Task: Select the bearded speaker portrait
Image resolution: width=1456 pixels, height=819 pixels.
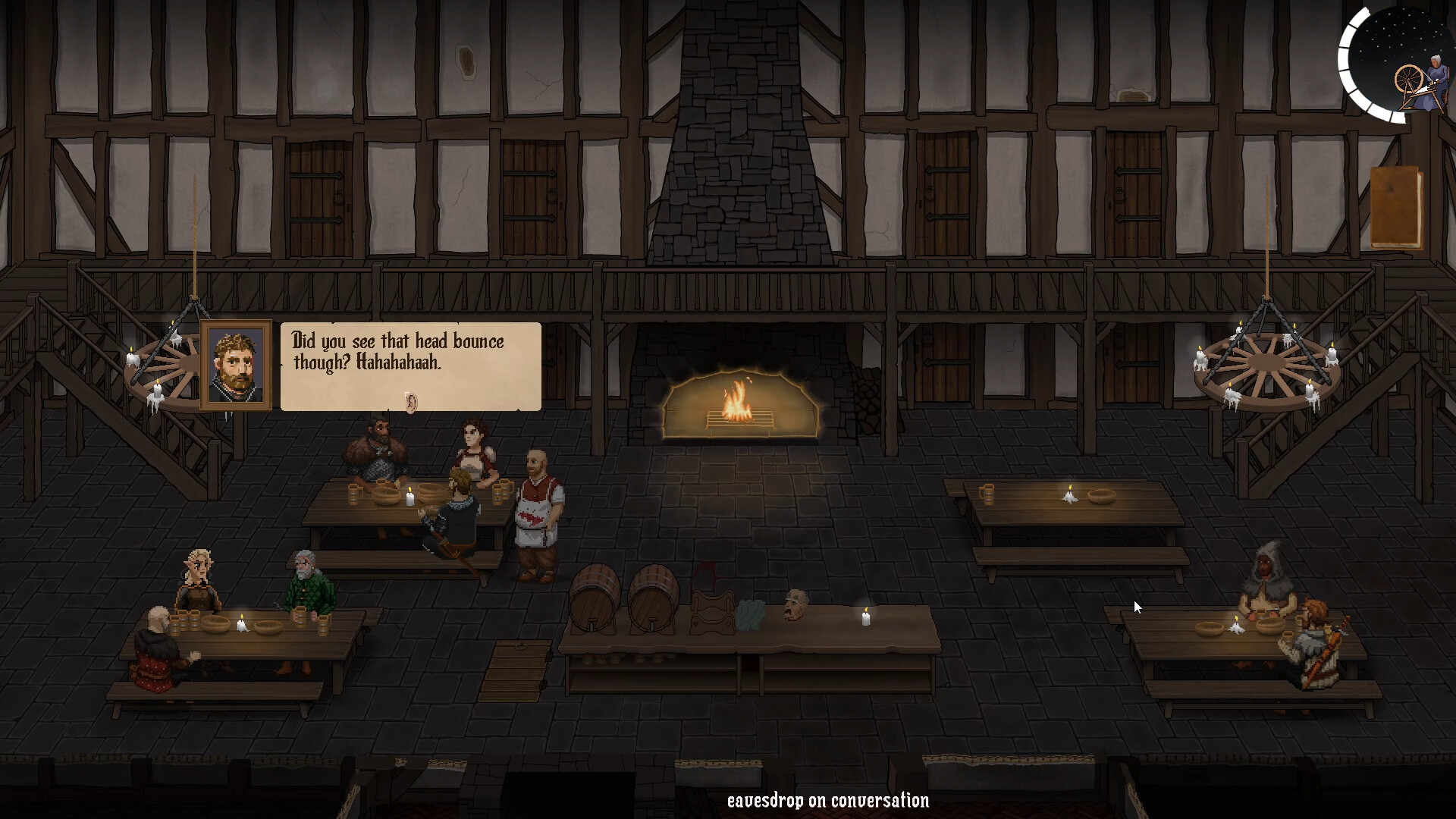Action: (236, 366)
